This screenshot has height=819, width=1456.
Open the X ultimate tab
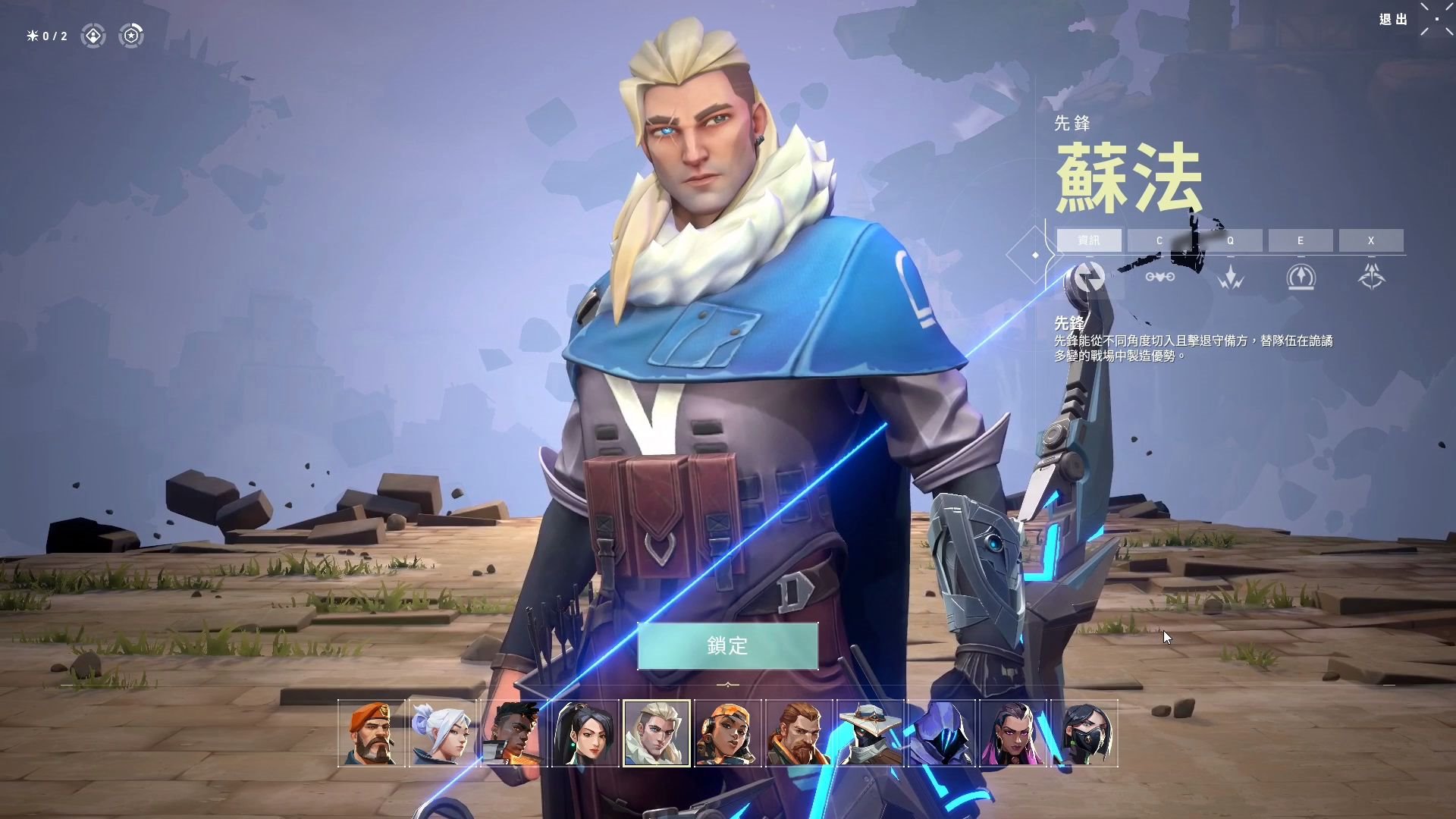click(x=1371, y=240)
